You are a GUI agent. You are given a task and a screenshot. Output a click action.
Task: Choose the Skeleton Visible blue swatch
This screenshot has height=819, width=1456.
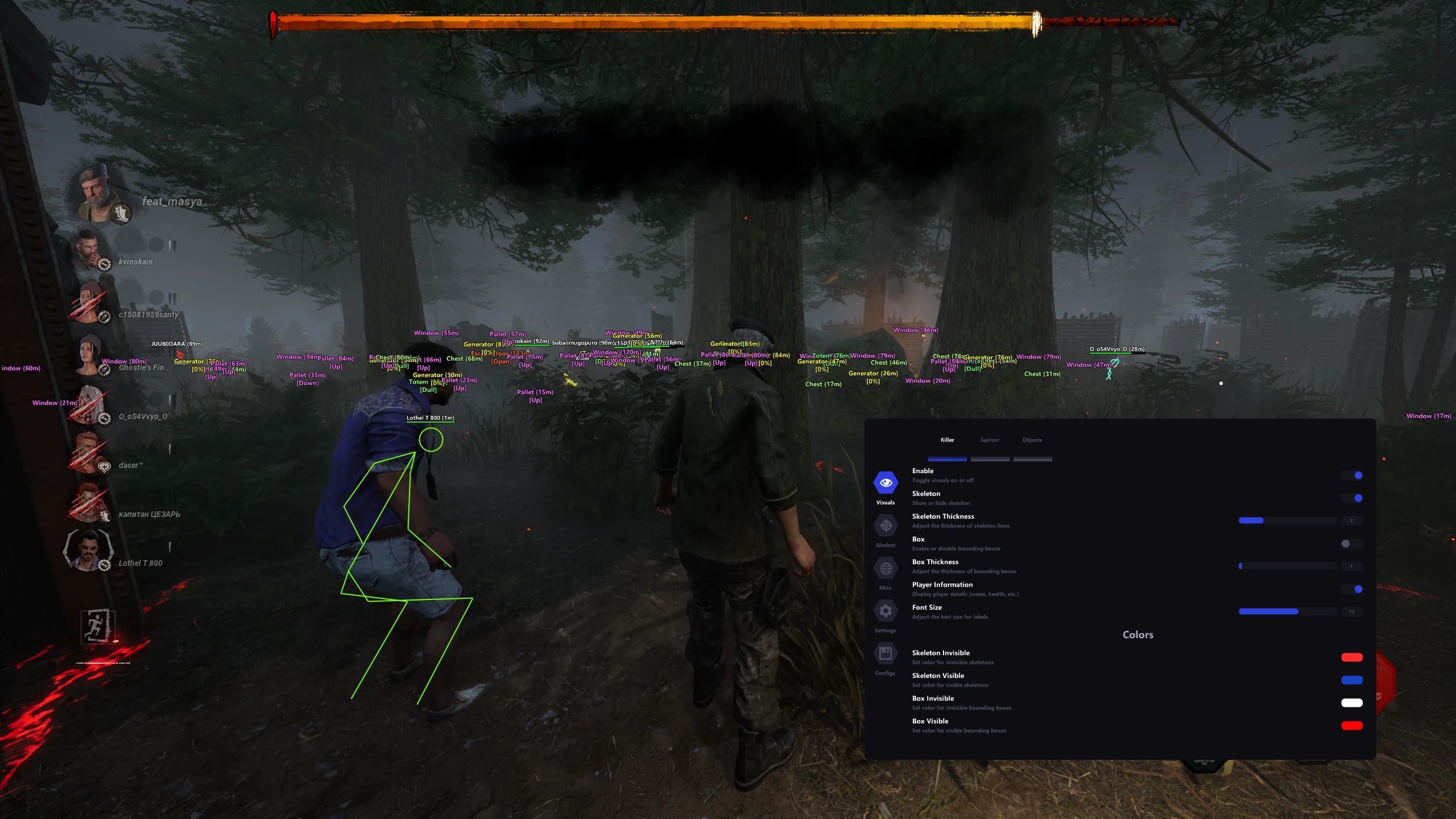click(x=1351, y=680)
